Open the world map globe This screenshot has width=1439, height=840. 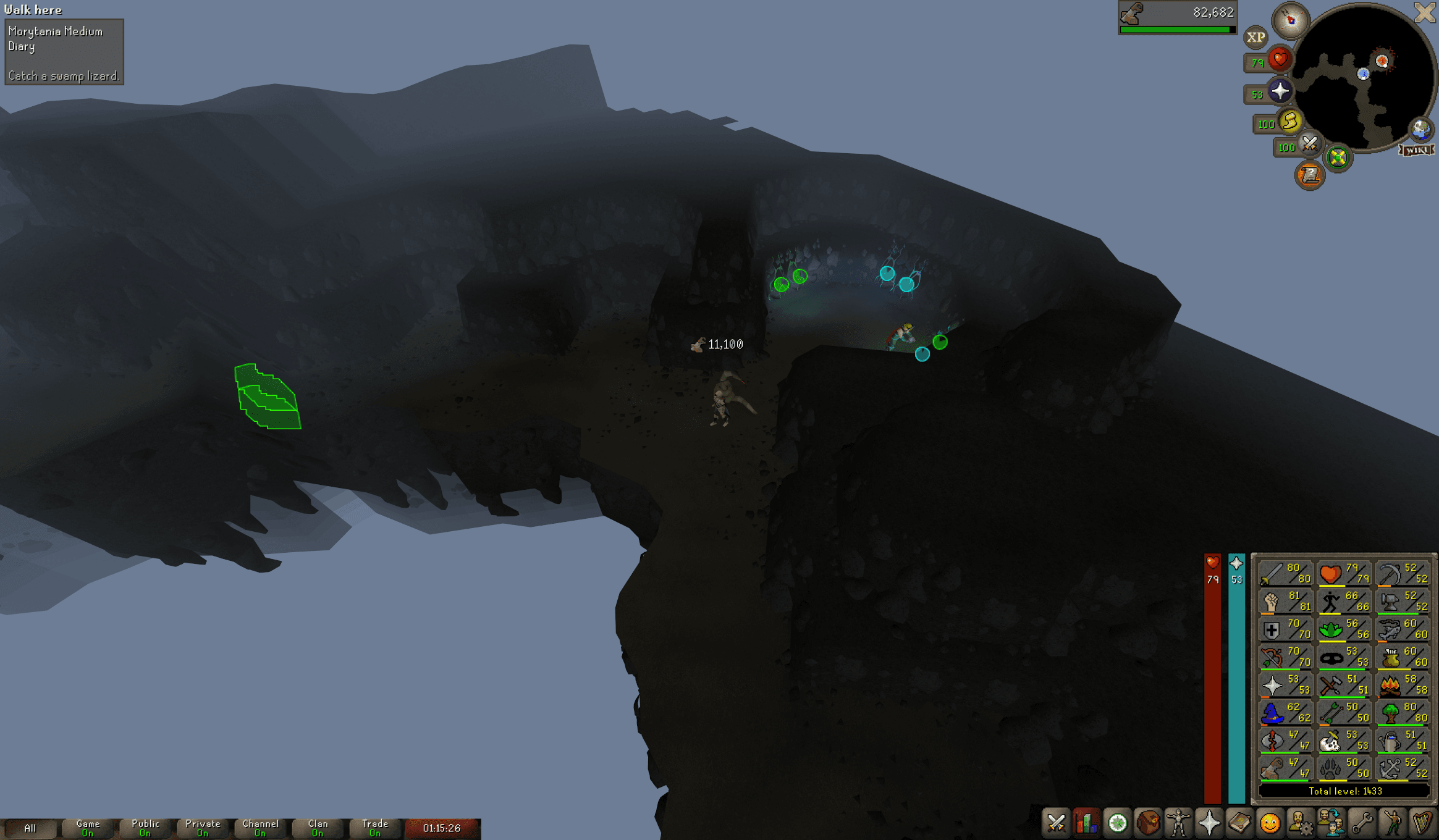(1420, 129)
